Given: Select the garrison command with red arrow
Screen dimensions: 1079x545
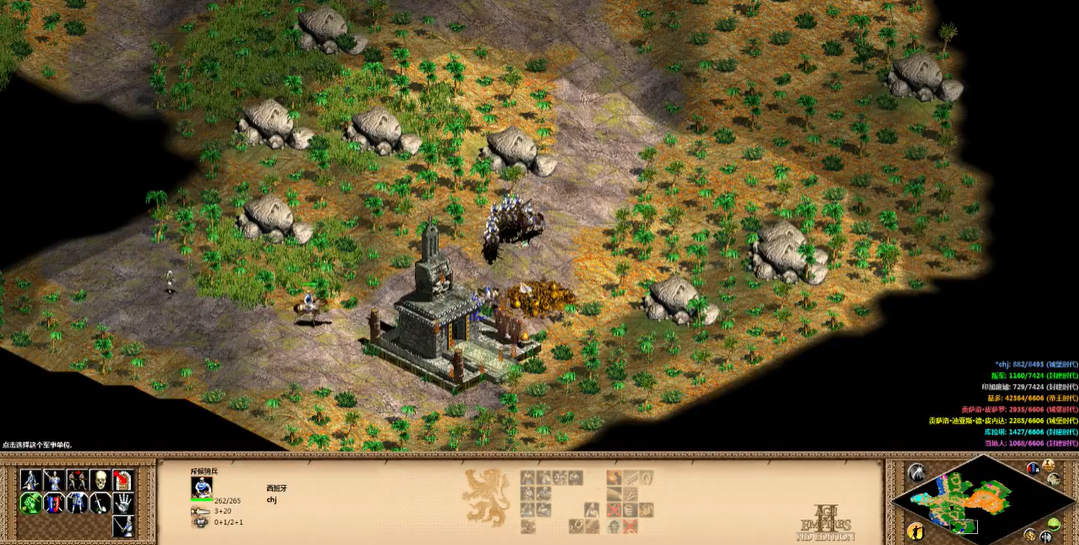Looking at the screenshot, I should tap(124, 481).
